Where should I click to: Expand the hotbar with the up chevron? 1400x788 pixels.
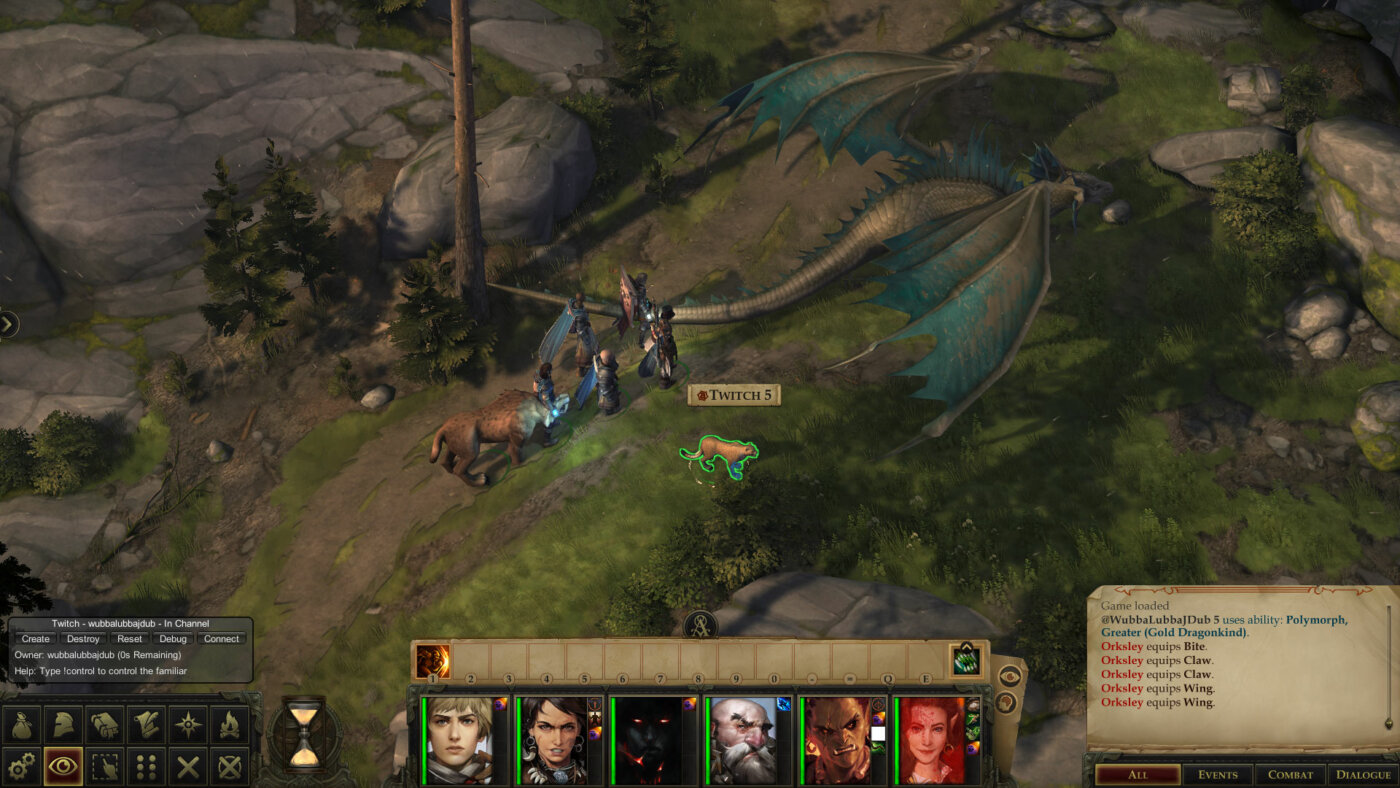pyautogui.click(x=965, y=647)
